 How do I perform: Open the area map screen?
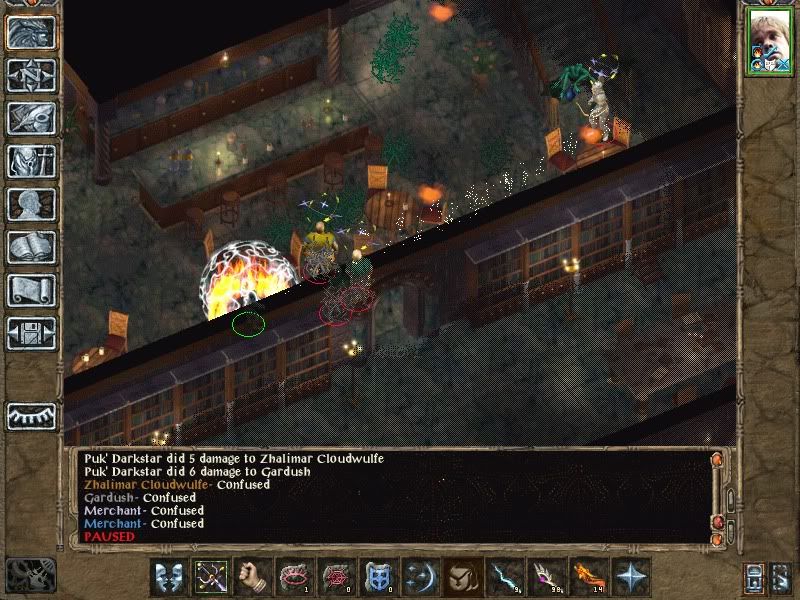[x=31, y=75]
